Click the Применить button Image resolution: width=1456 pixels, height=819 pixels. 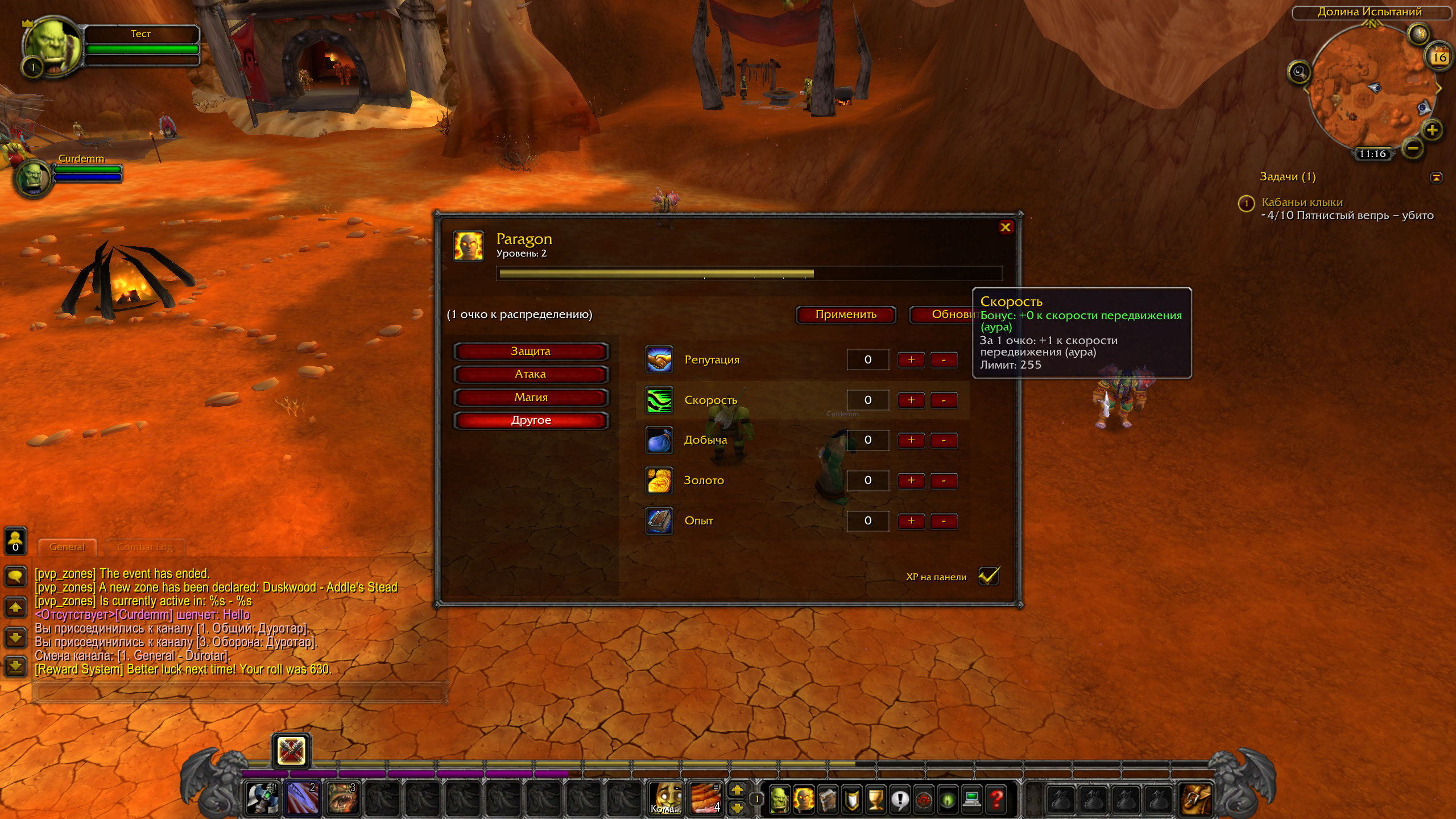(846, 315)
